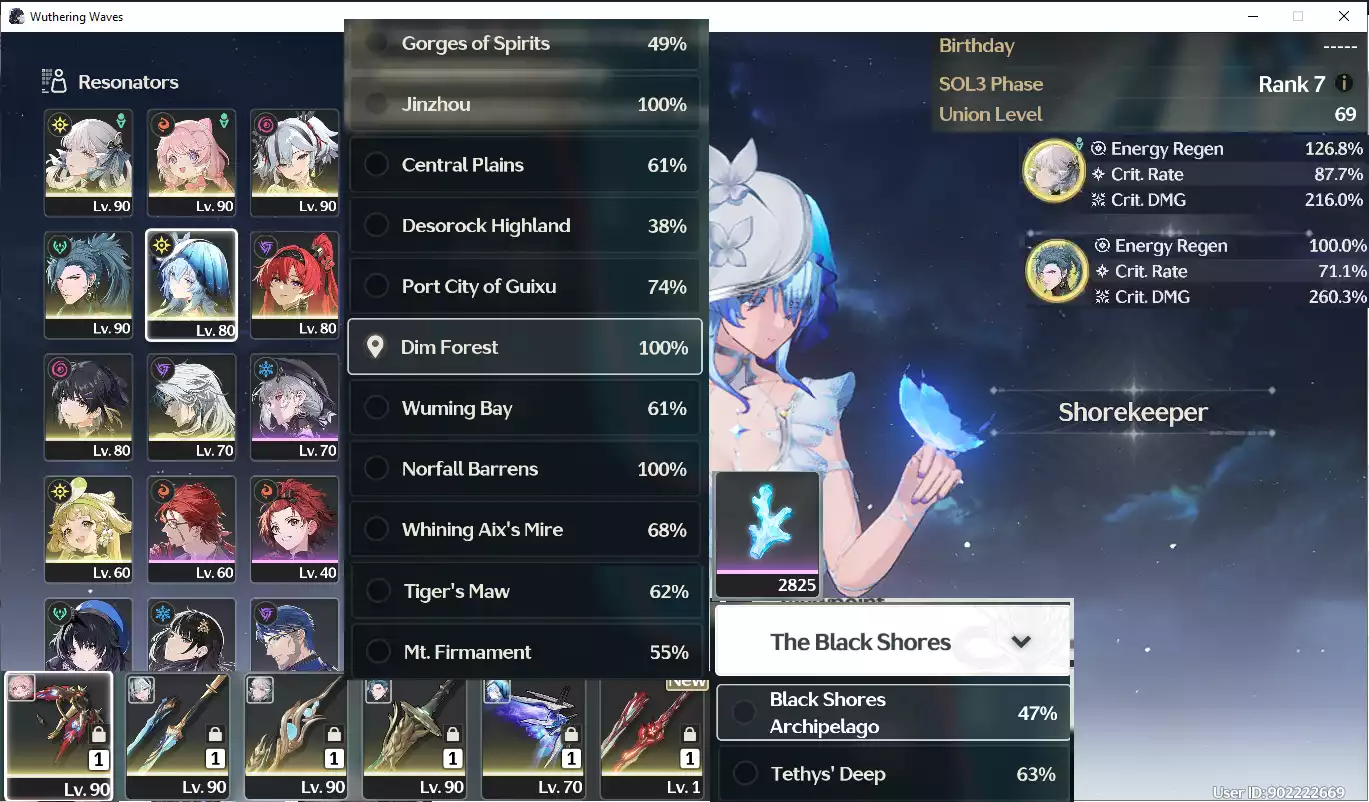Open the Central Plains progress row
Viewport: 1369px width, 802px height.
coord(525,165)
